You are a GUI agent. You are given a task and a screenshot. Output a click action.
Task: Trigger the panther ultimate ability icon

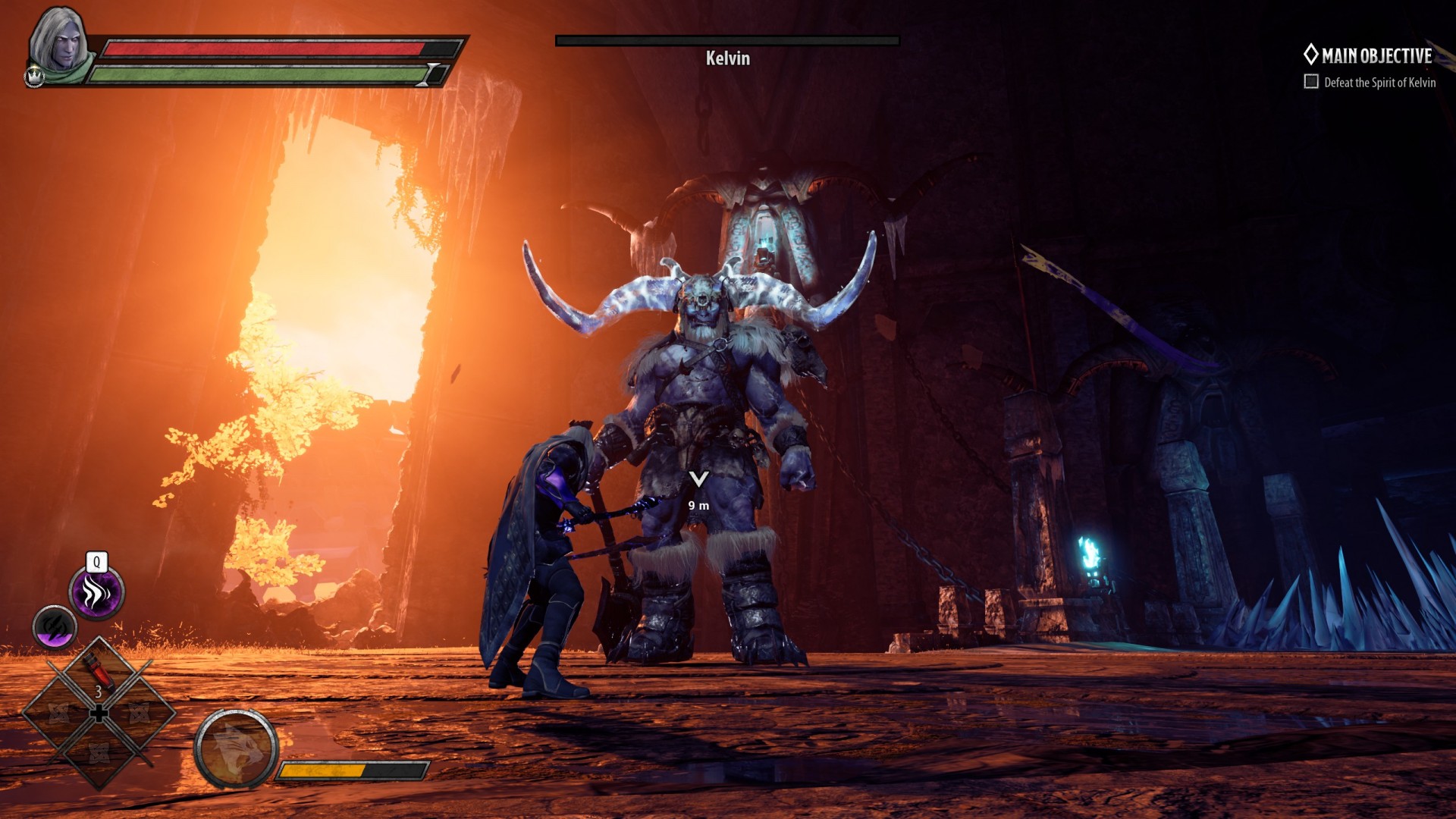pos(236,748)
